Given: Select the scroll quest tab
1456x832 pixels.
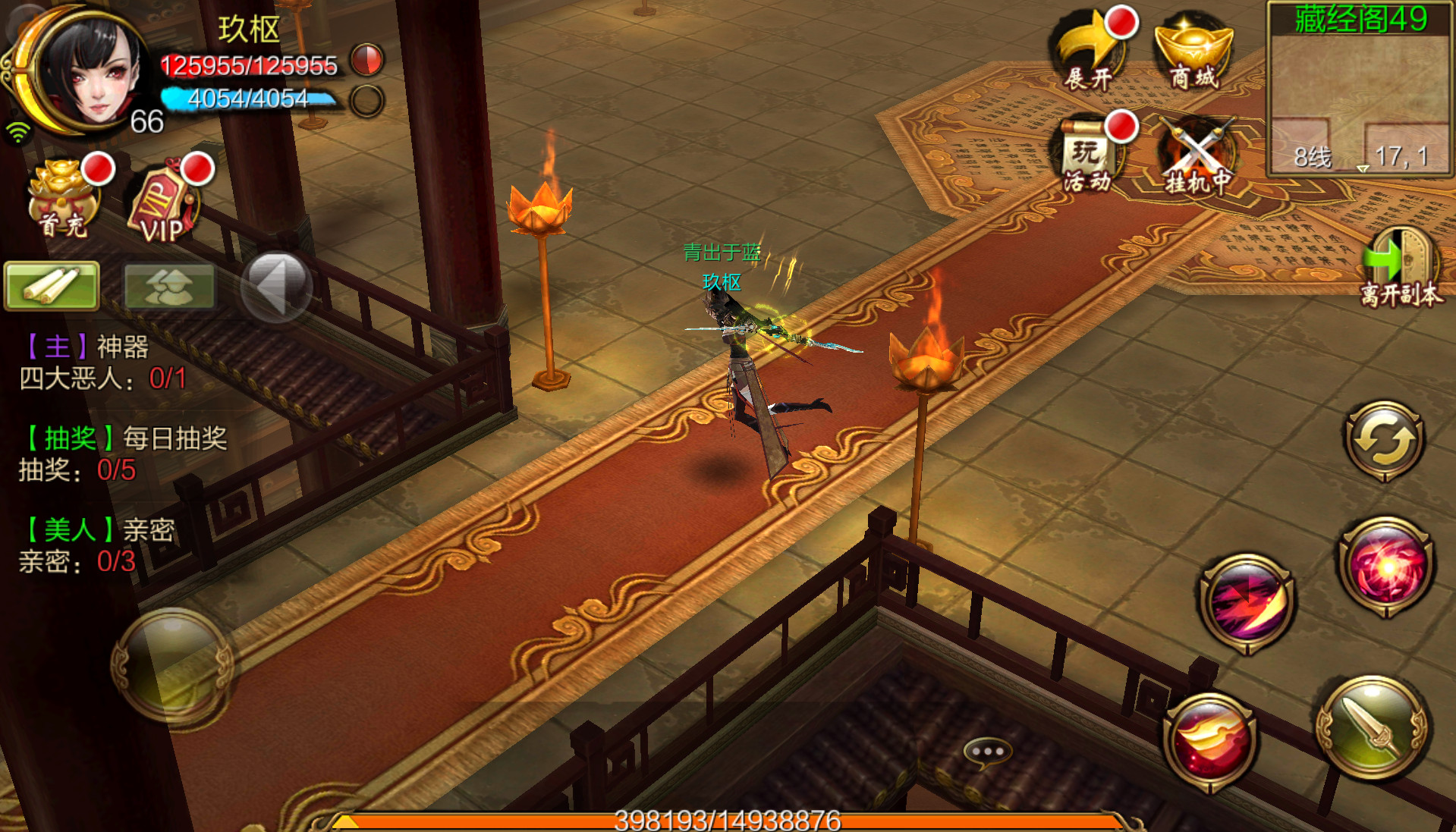Looking at the screenshot, I should [x=52, y=286].
